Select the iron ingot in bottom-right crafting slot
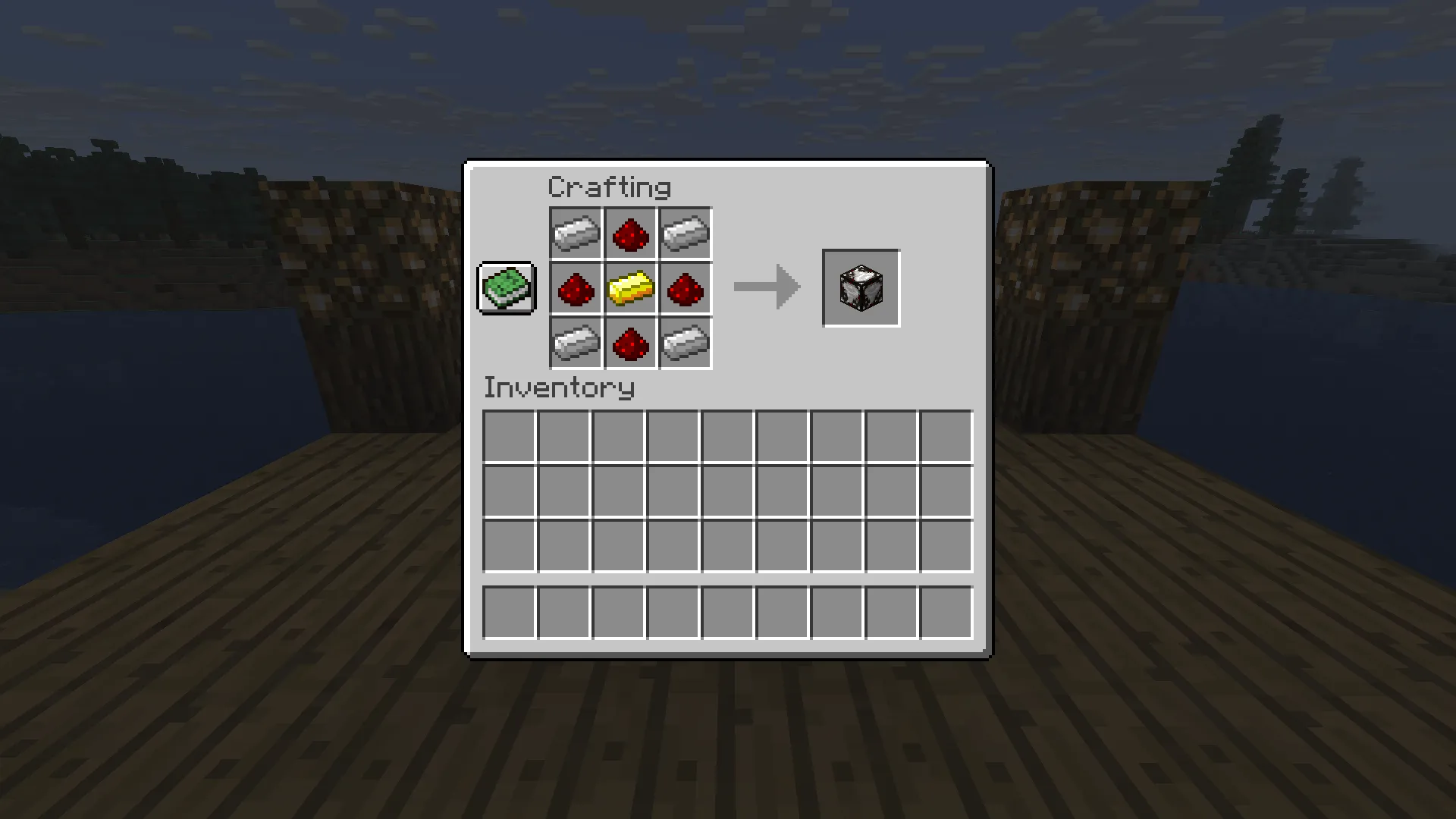The width and height of the screenshot is (1456, 819). tap(686, 344)
